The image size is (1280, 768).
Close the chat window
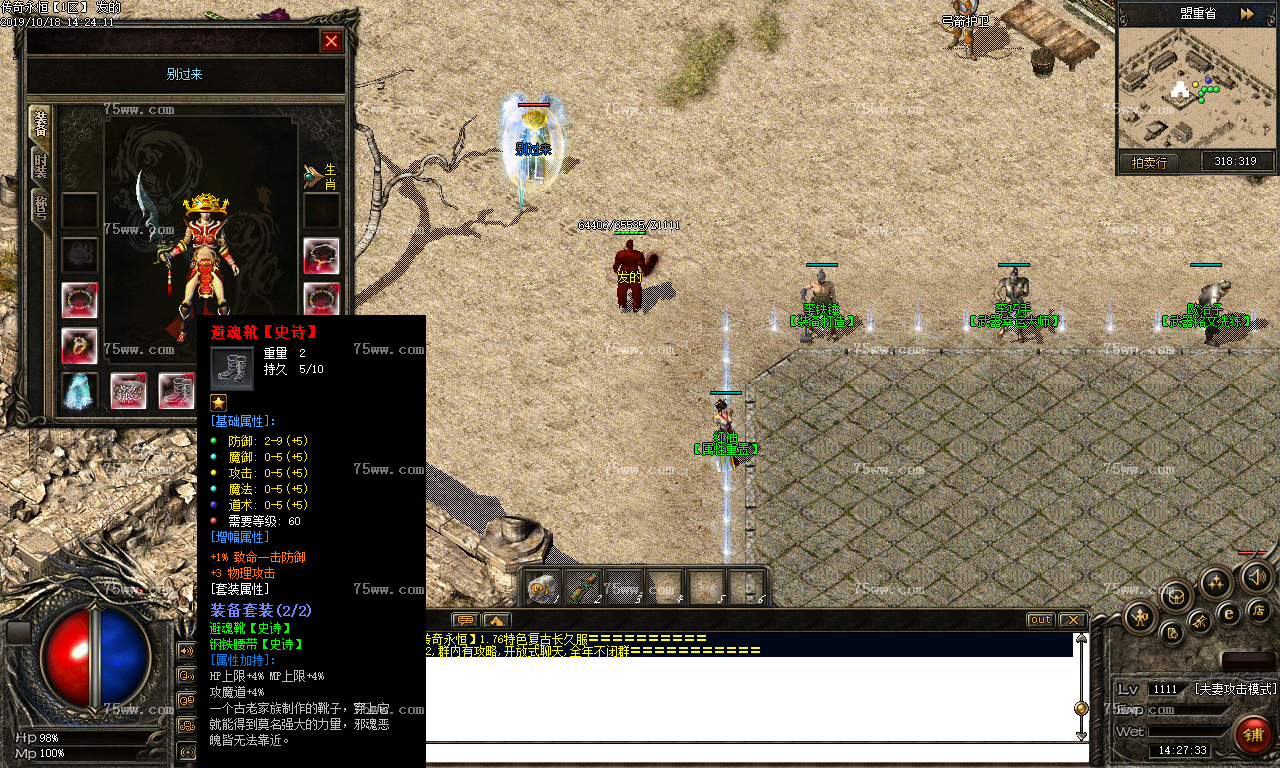[1072, 620]
